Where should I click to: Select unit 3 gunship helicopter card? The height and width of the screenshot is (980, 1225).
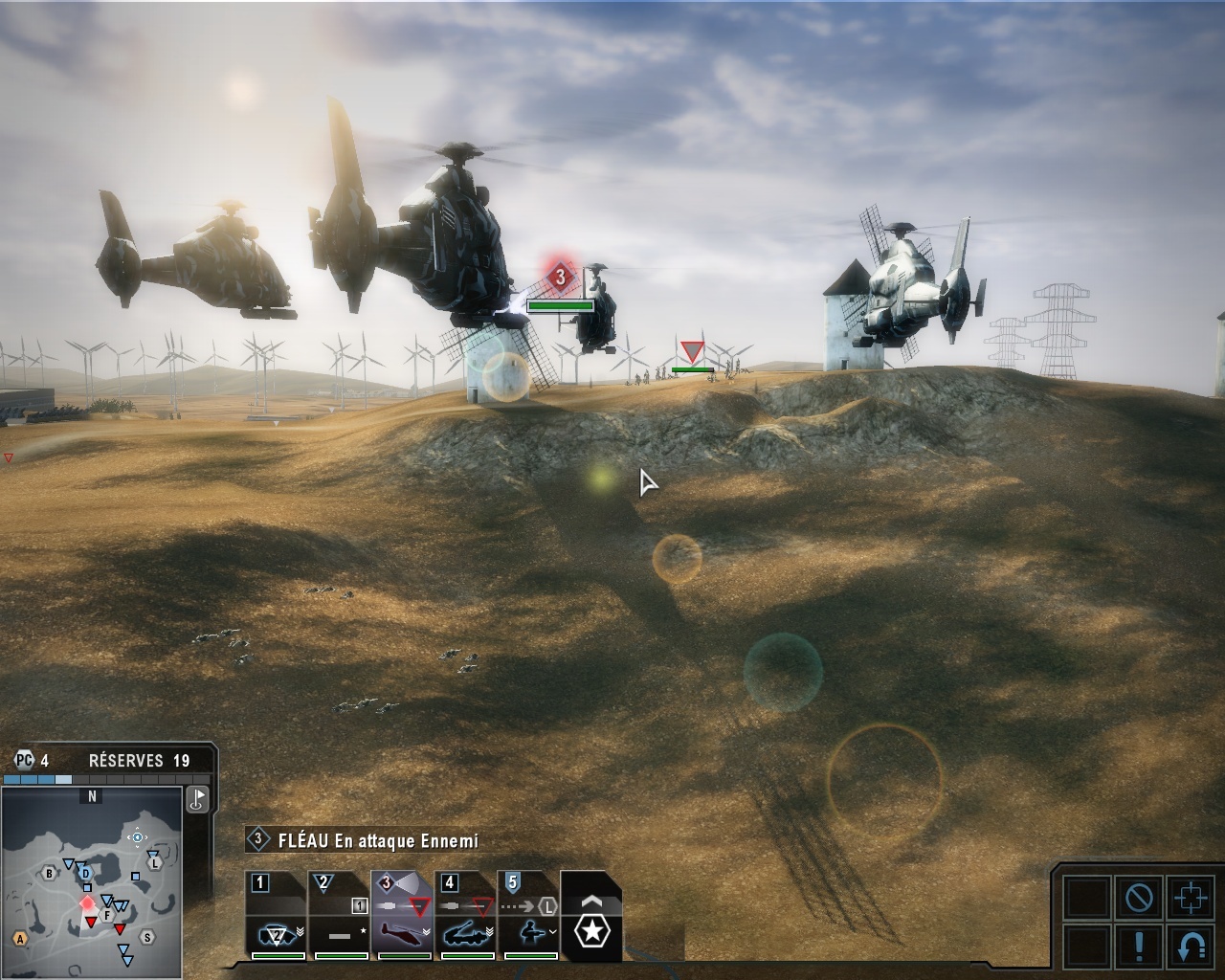pyautogui.click(x=403, y=916)
